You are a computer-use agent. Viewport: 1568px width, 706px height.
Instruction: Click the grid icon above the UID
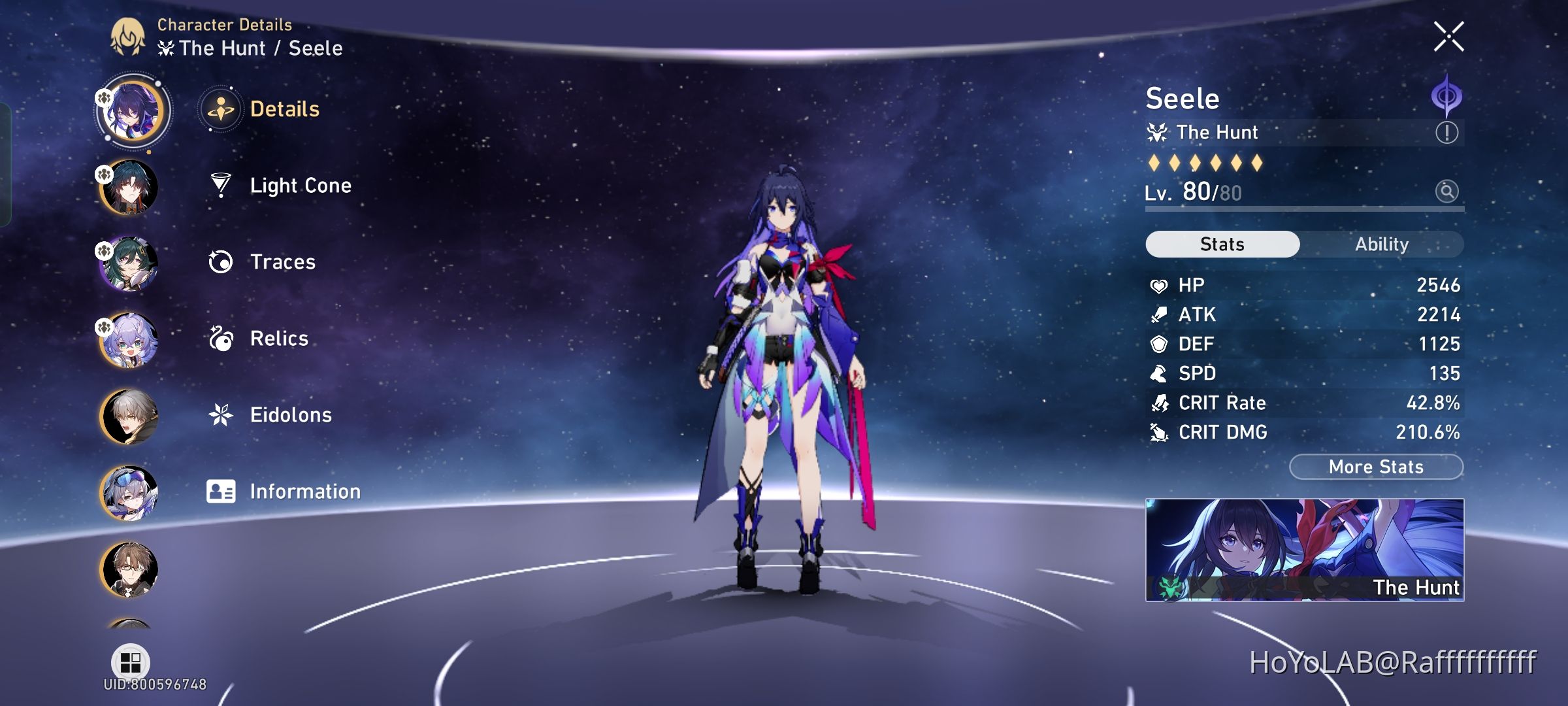coord(131,662)
